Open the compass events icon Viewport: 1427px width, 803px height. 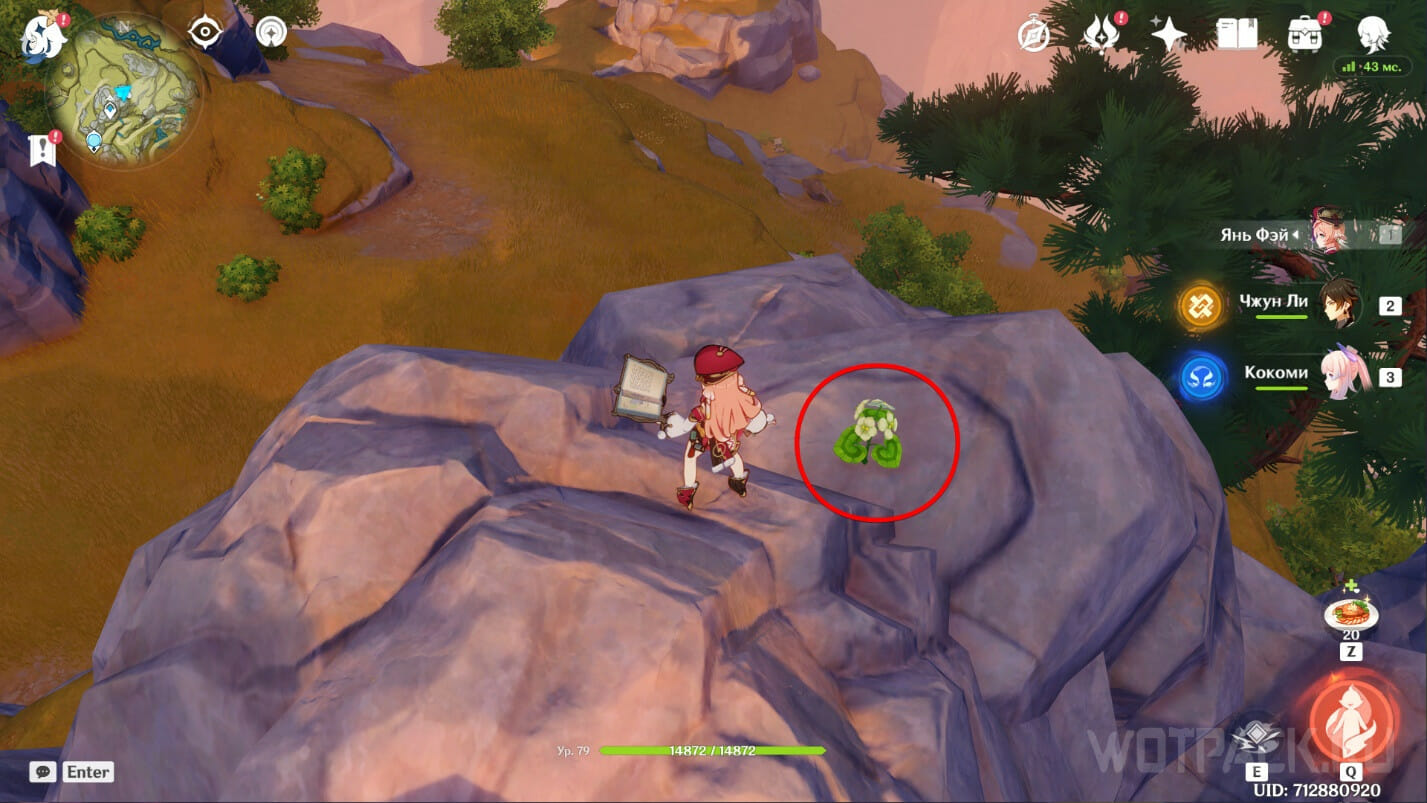(1033, 35)
